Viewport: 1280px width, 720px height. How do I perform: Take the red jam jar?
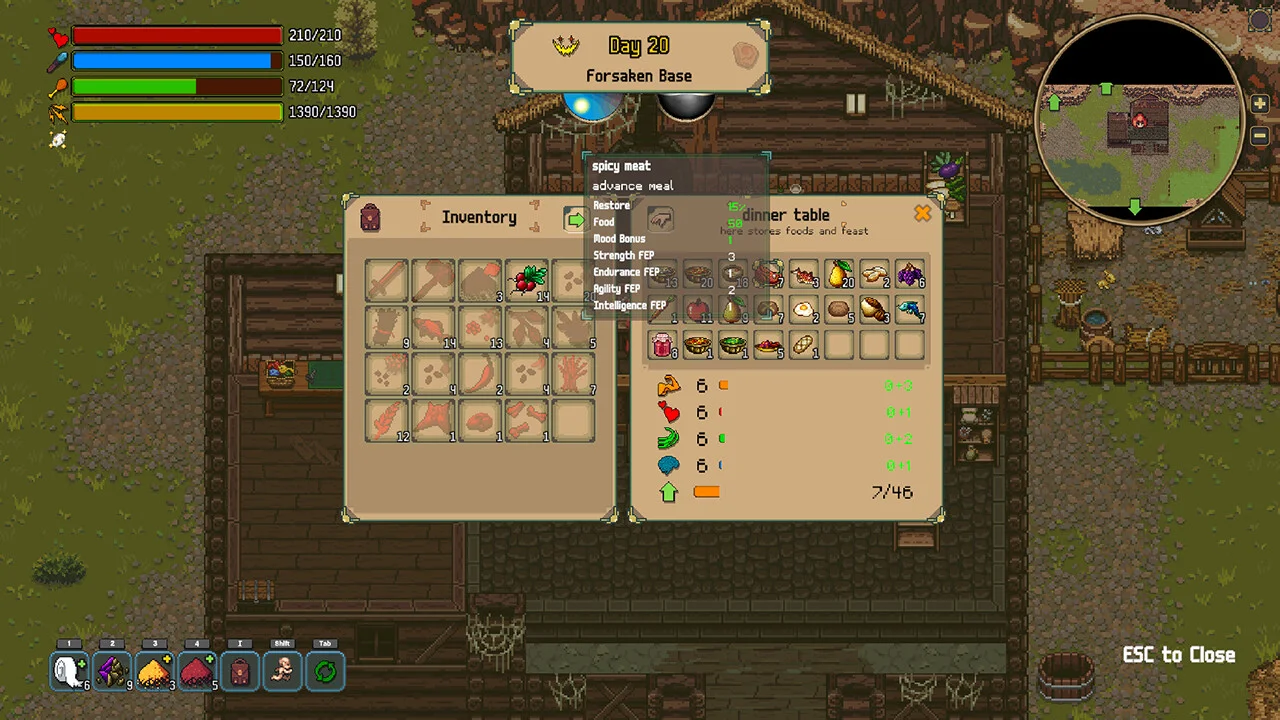click(662, 345)
